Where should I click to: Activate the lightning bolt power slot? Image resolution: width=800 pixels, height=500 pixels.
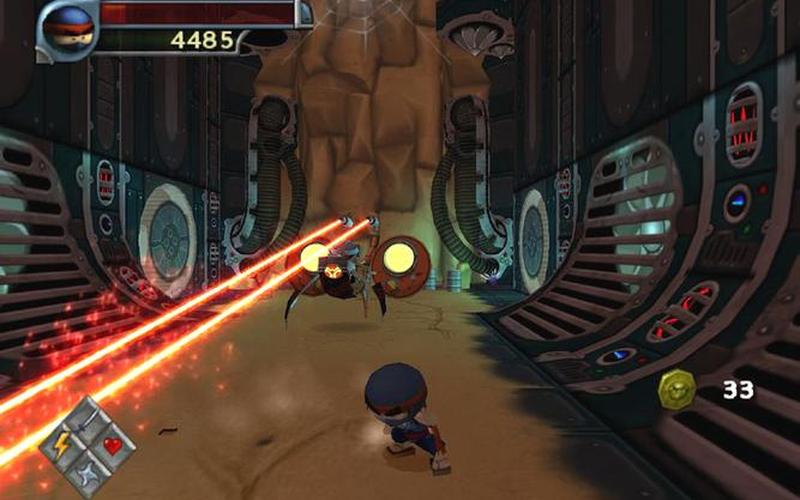[x=62, y=444]
